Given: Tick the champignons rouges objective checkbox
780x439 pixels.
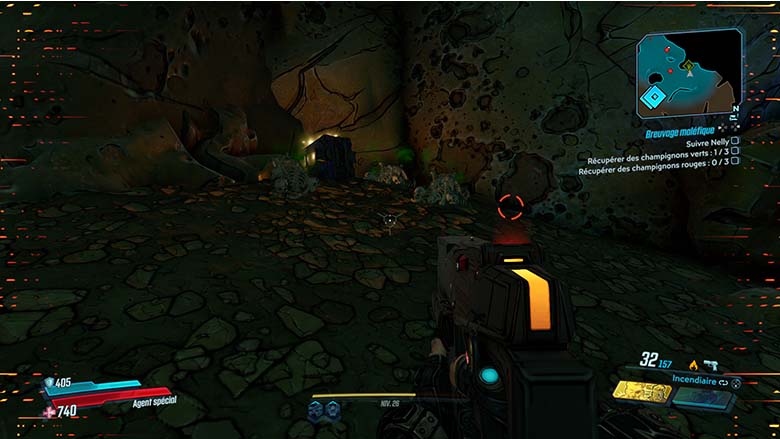Looking at the screenshot, I should (x=735, y=171).
